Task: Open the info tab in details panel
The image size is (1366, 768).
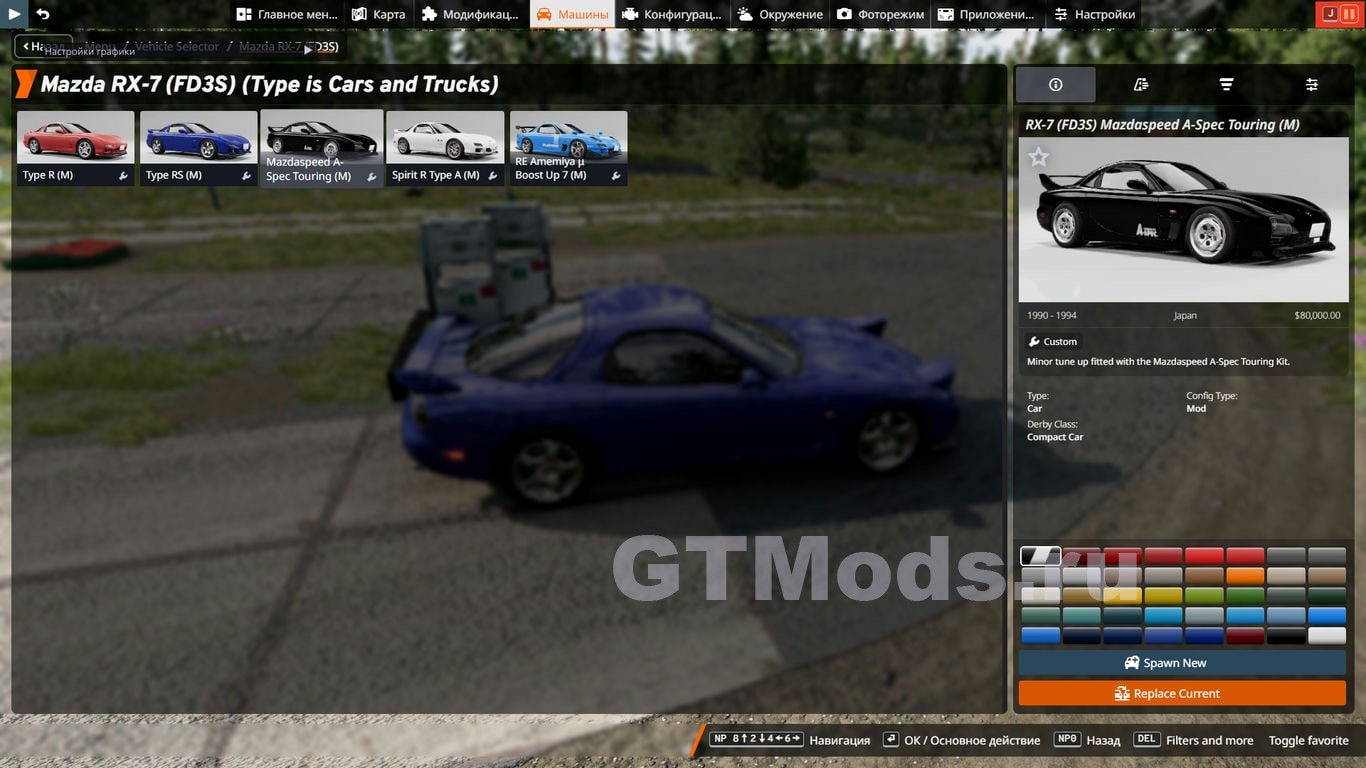Action: point(1055,84)
